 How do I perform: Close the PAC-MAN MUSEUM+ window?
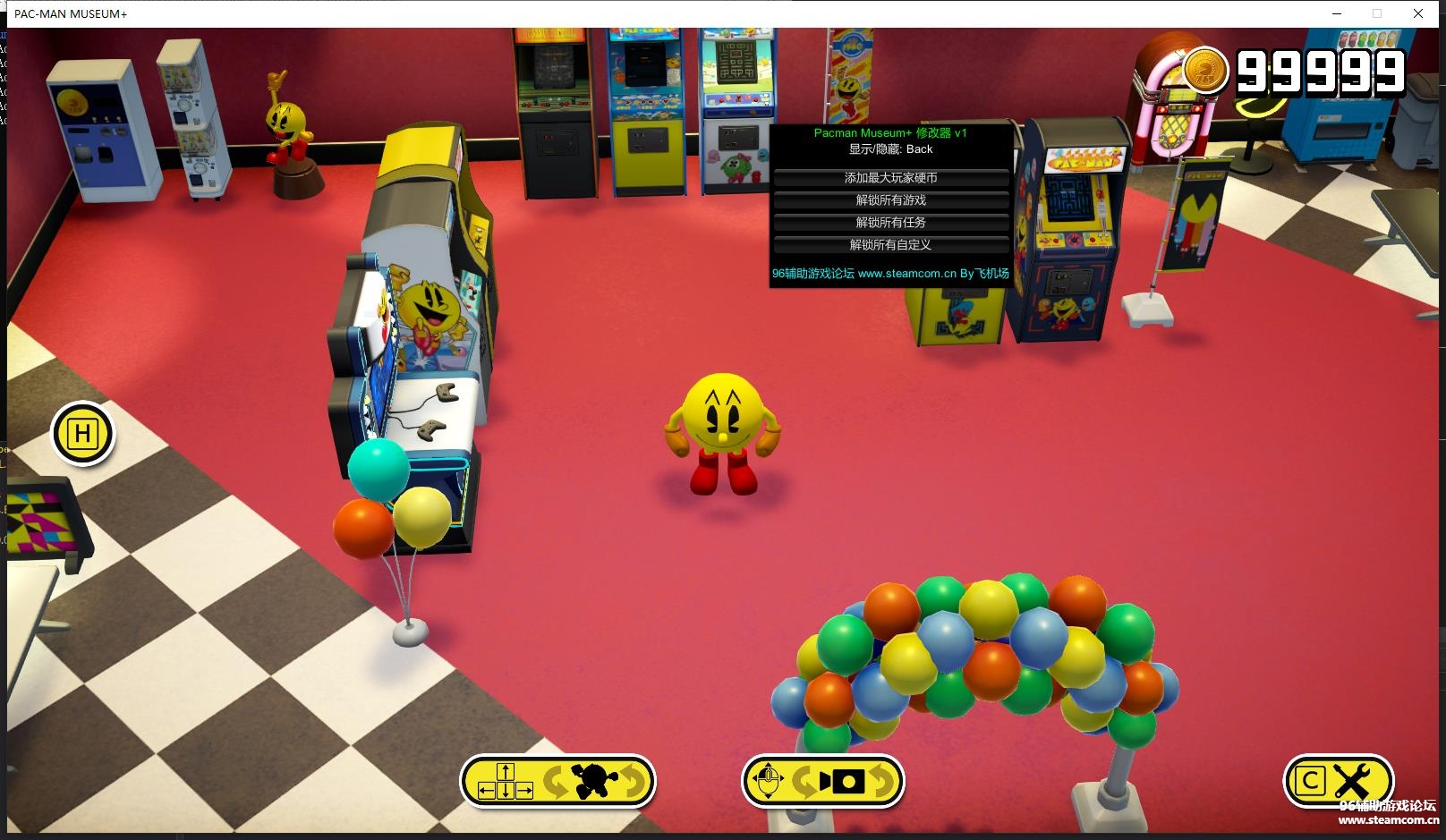coord(1418,13)
